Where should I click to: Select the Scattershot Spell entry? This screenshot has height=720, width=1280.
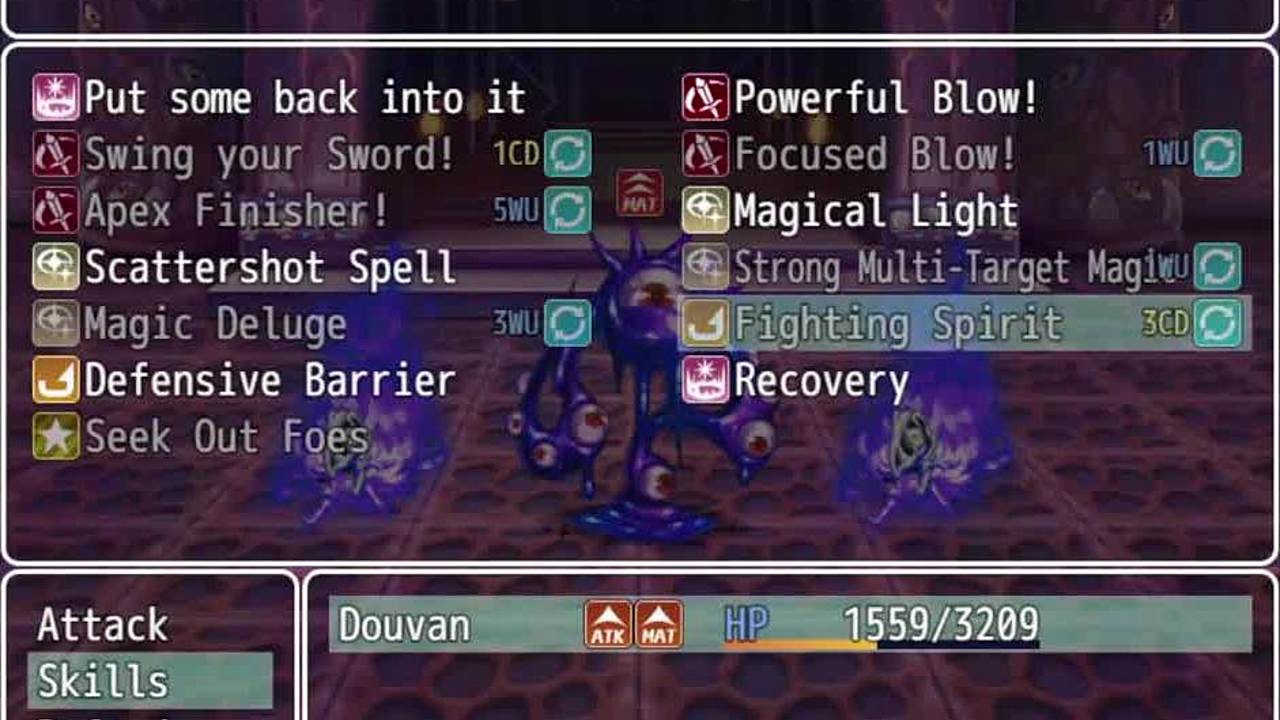(270, 267)
